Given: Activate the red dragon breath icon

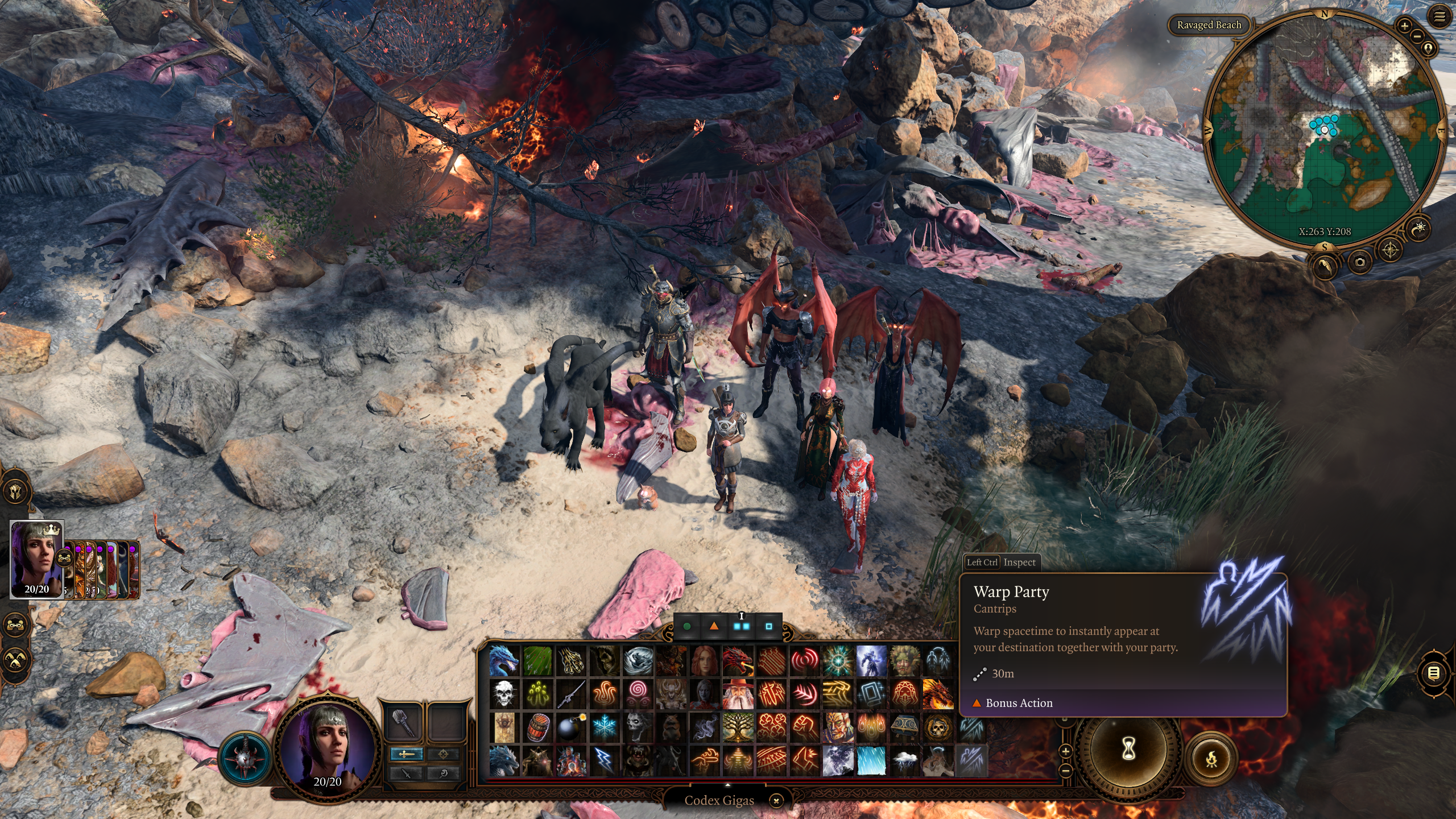Looking at the screenshot, I should pyautogui.click(x=738, y=661).
